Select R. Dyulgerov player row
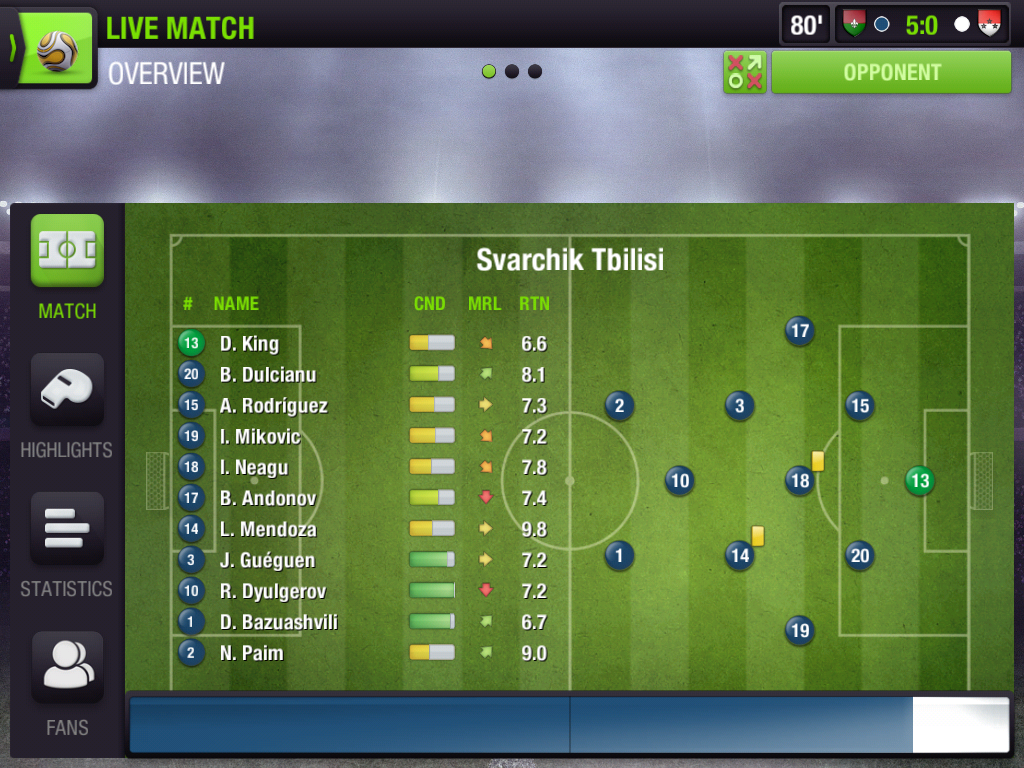This screenshot has width=1024, height=768. 272,591
